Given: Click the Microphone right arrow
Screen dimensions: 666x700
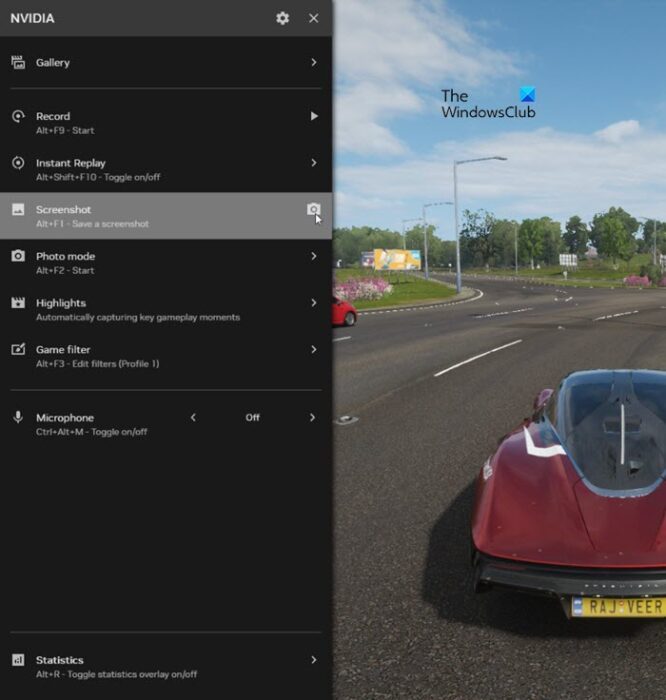Looking at the screenshot, I should (313, 418).
